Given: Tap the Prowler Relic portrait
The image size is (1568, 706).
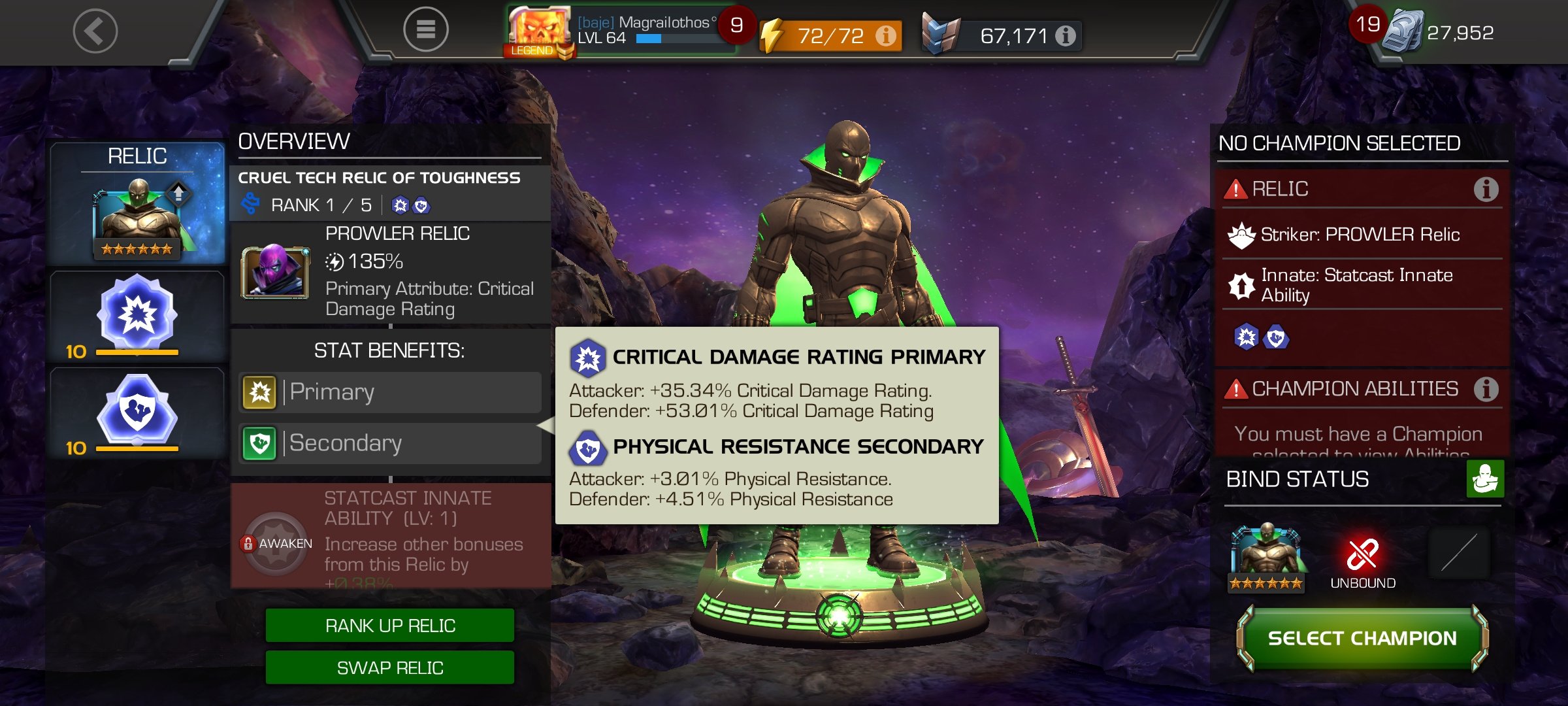Looking at the screenshot, I should [274, 272].
